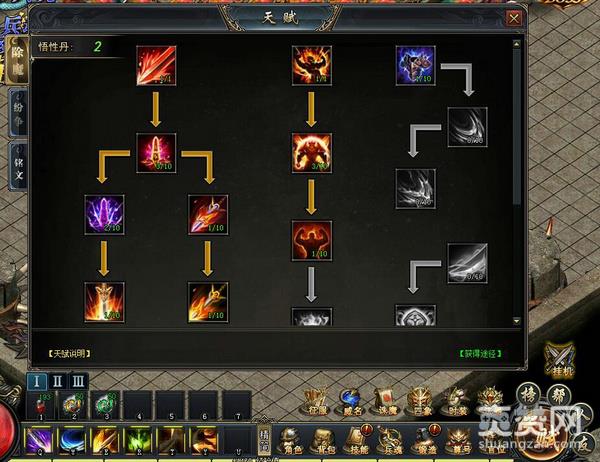The image size is (600, 462).
Task: Close the 天赋 talent window
Action: coord(514,18)
